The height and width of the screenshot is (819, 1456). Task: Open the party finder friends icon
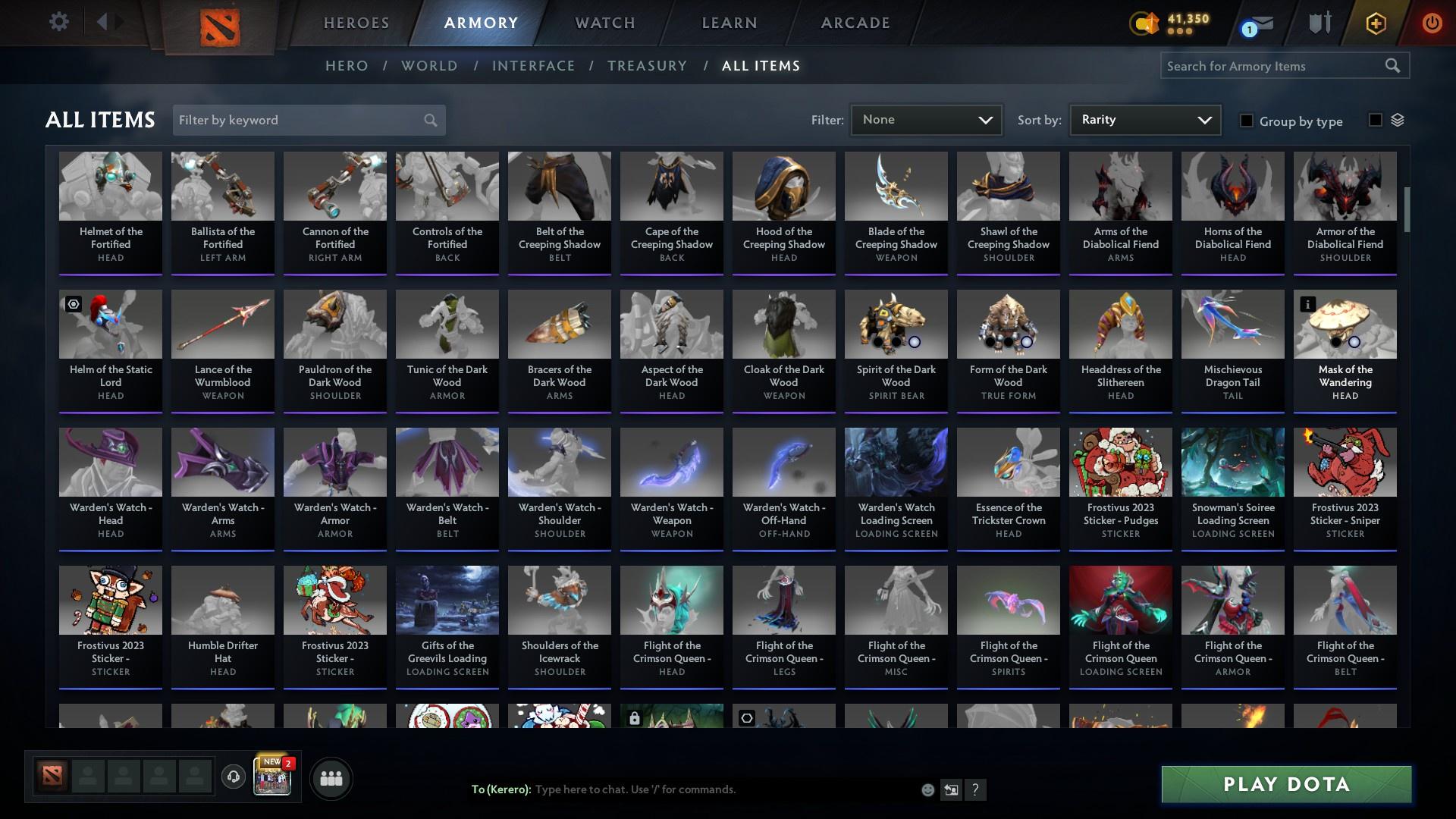[x=331, y=777]
